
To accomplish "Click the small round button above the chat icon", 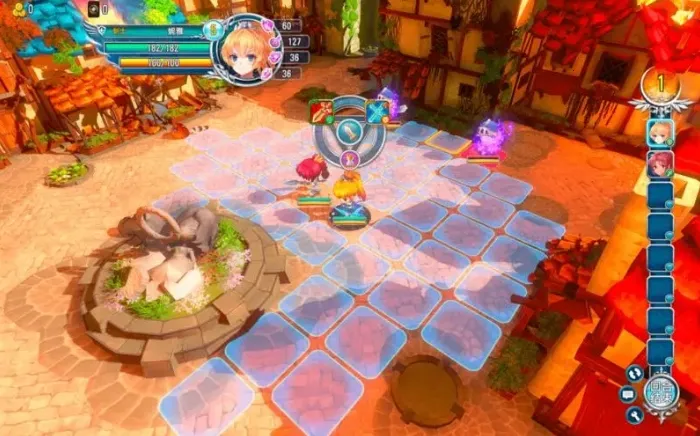I will tap(633, 373).
